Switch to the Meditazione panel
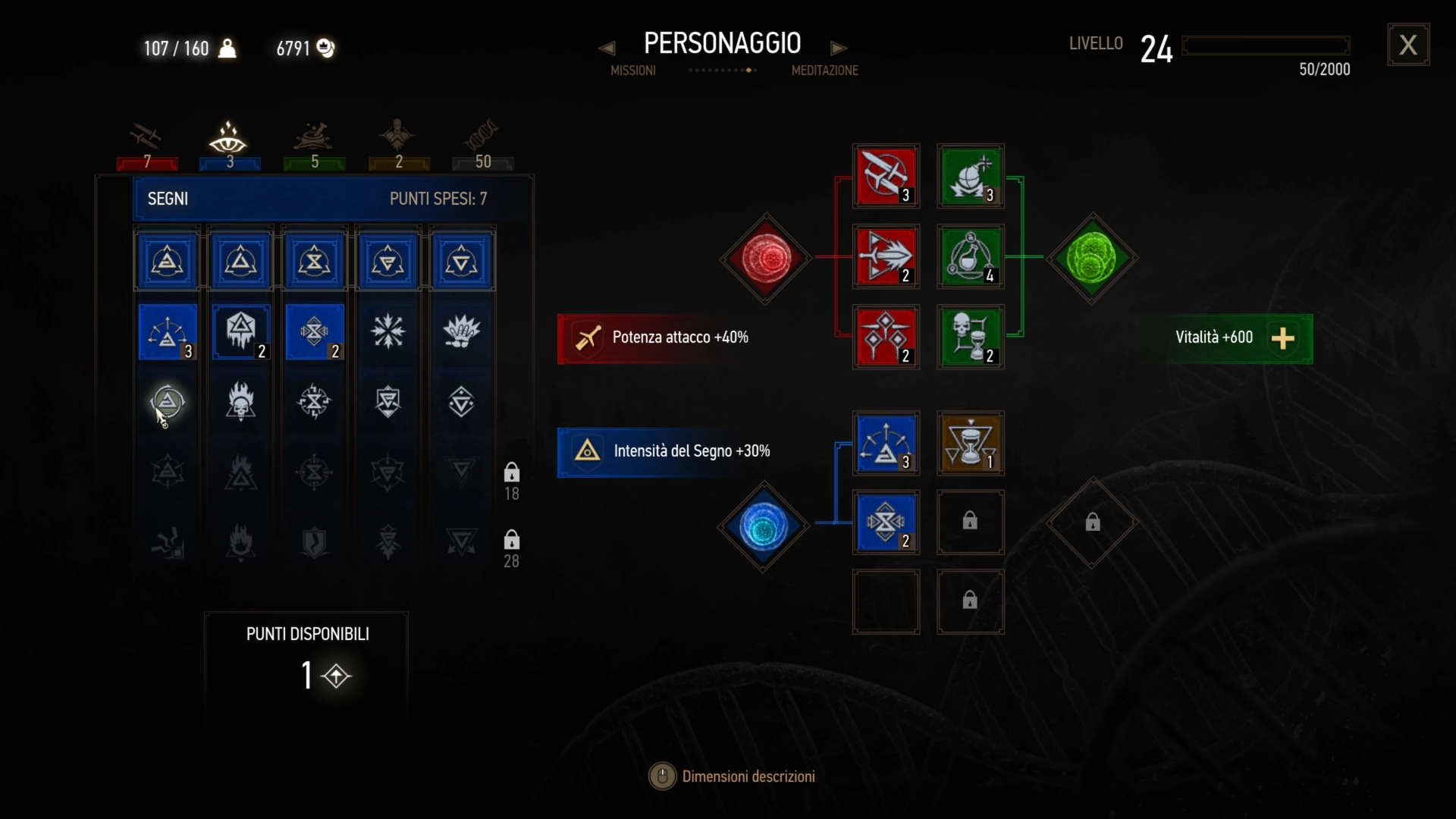1456x819 pixels. 824,71
